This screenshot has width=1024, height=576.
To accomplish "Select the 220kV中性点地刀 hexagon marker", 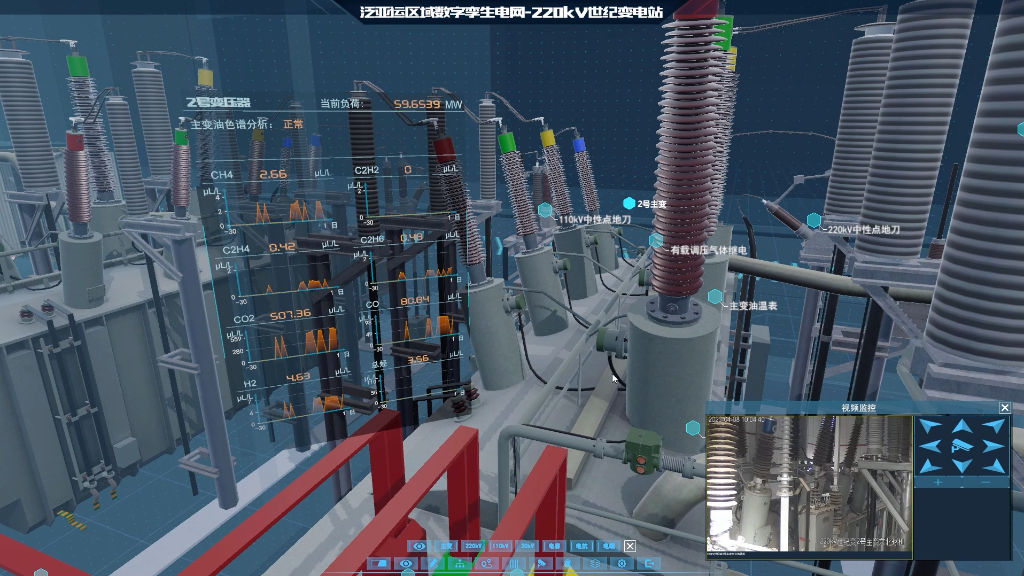I will (x=814, y=220).
